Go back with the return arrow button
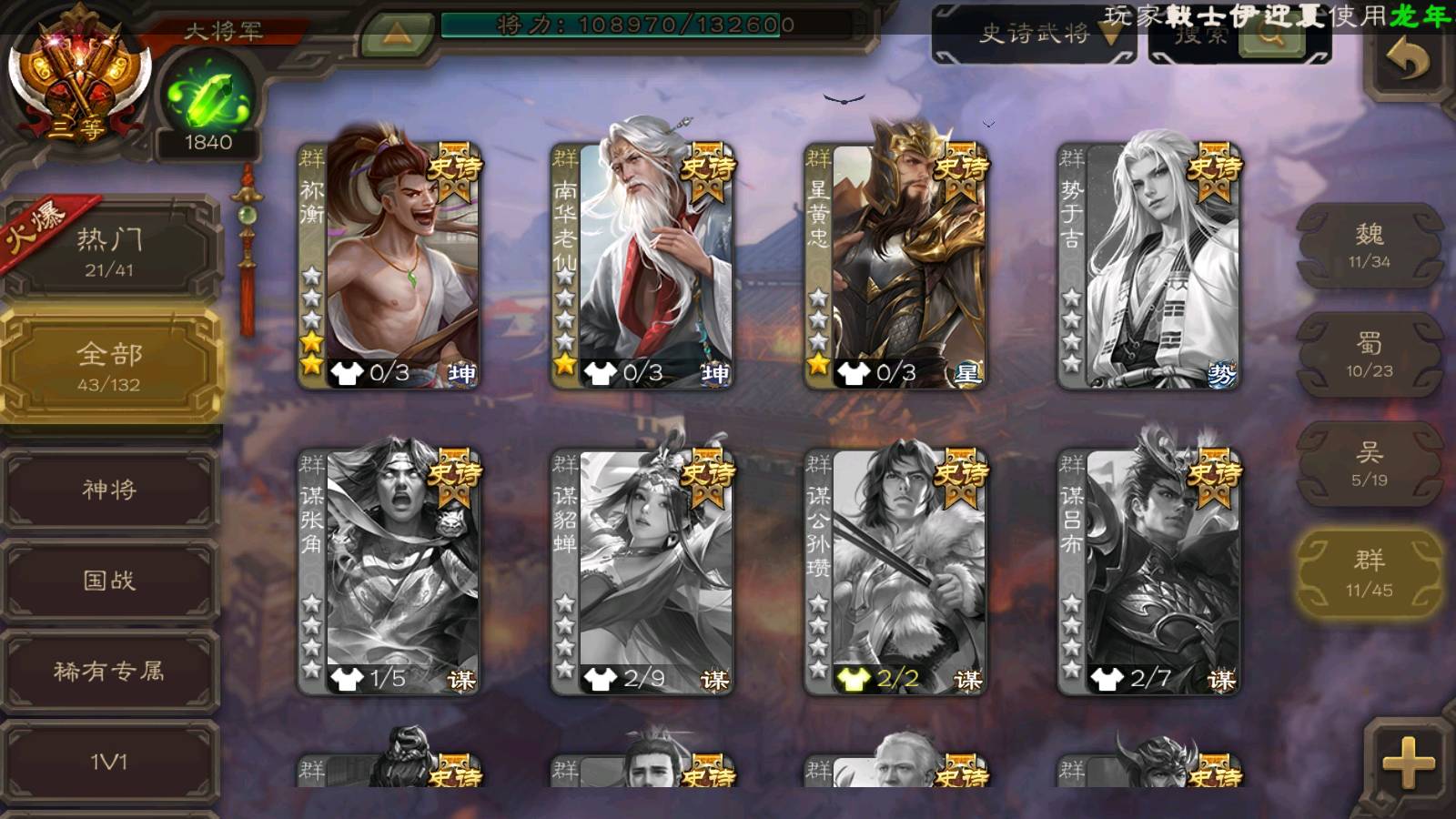 [1408, 61]
